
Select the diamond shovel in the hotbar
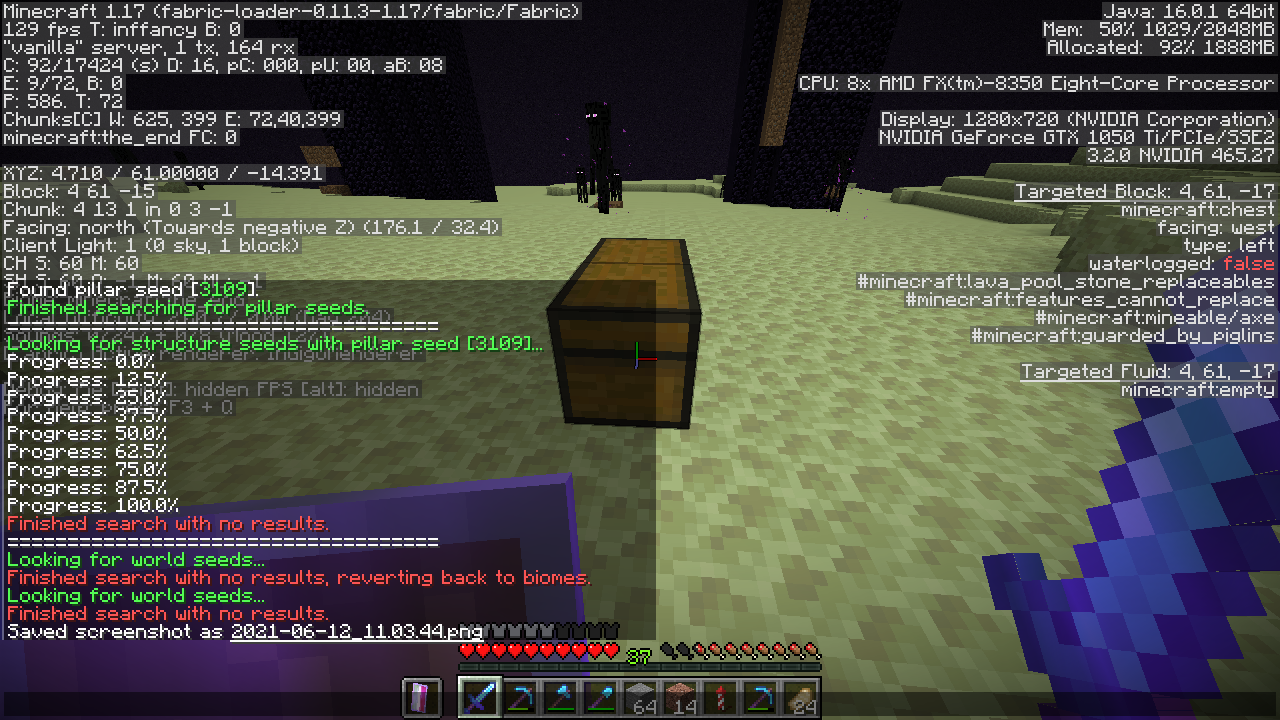click(x=600, y=697)
